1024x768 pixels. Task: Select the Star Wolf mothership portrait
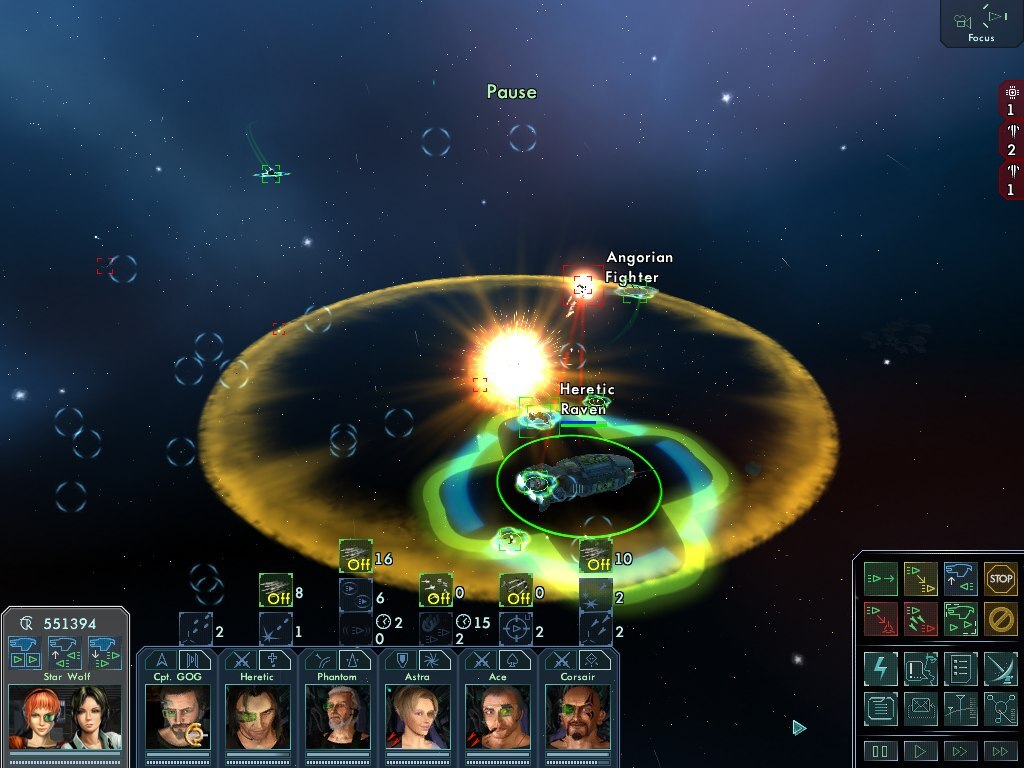click(65, 716)
